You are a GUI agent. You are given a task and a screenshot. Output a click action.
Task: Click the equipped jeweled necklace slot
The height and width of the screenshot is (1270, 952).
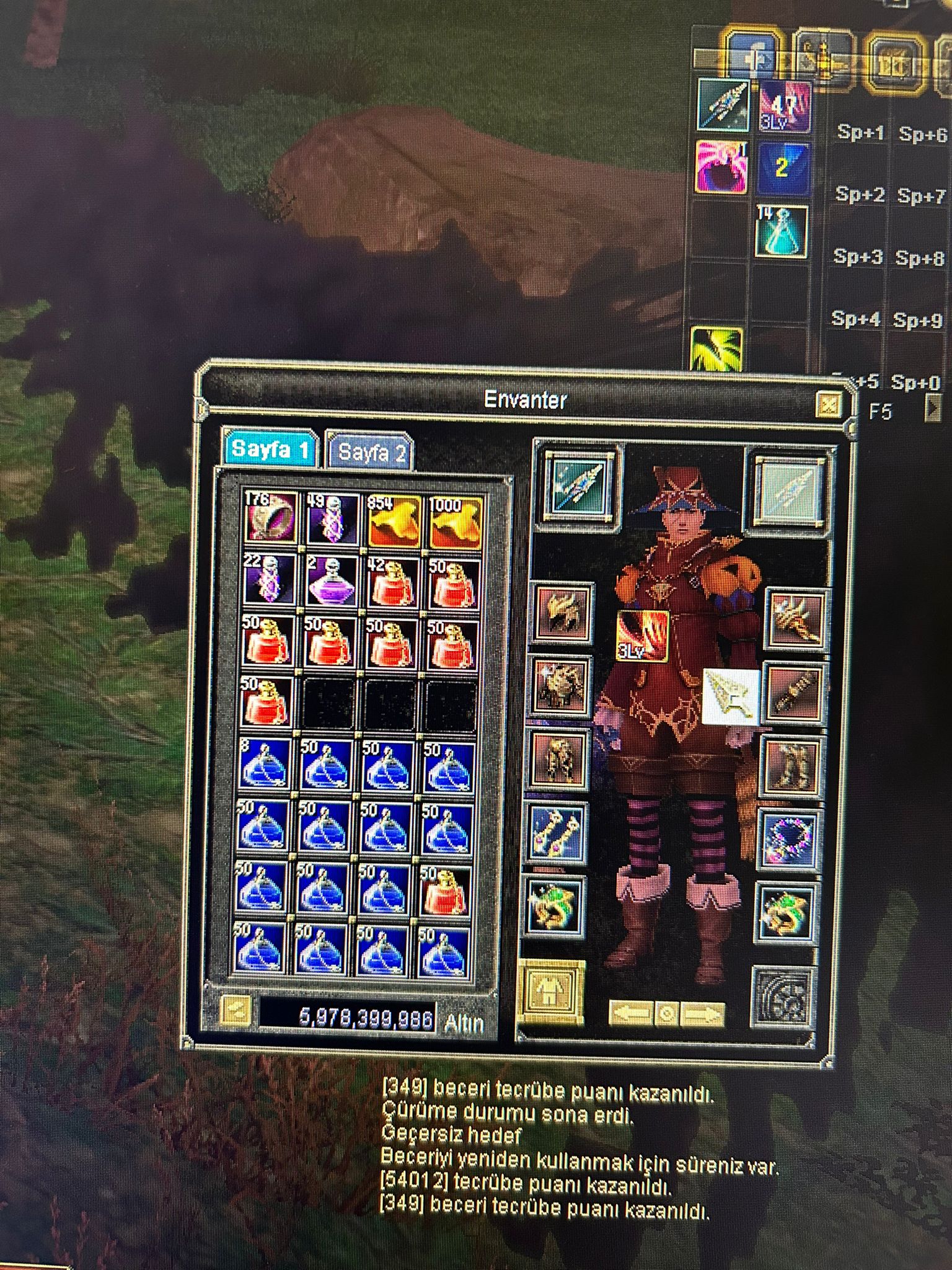pos(788,839)
